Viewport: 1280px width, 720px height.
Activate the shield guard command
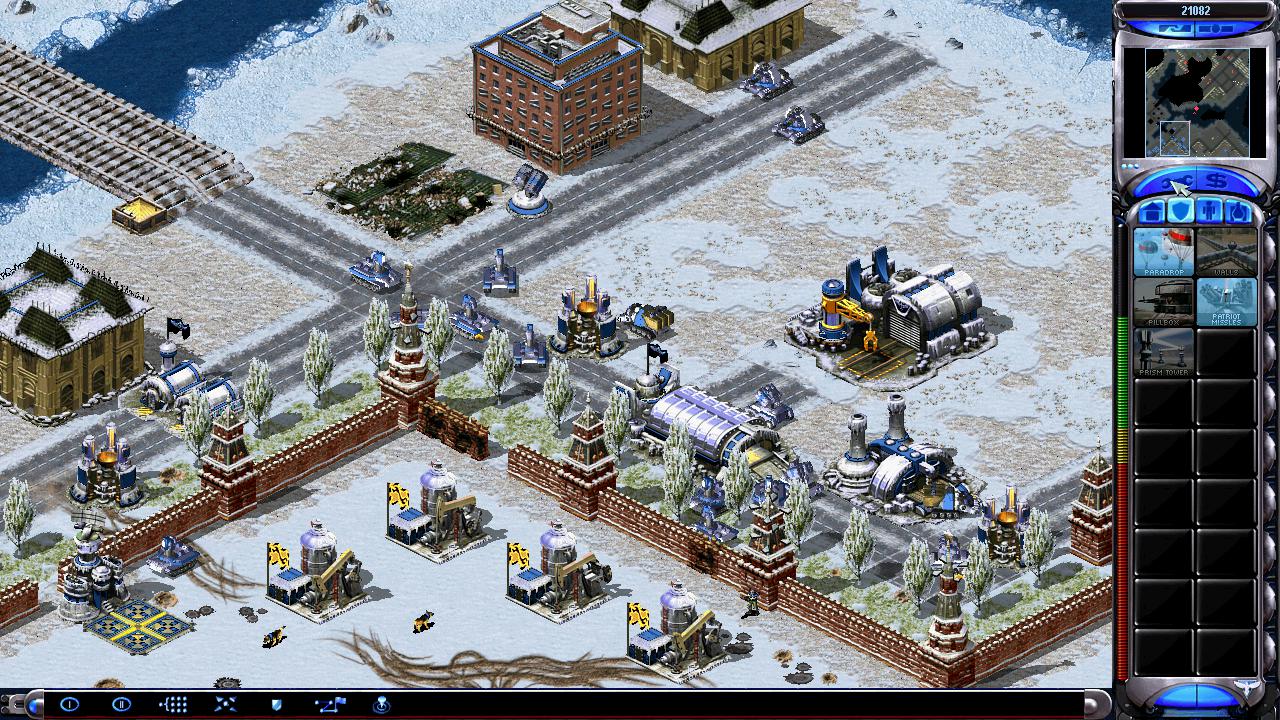(277, 704)
